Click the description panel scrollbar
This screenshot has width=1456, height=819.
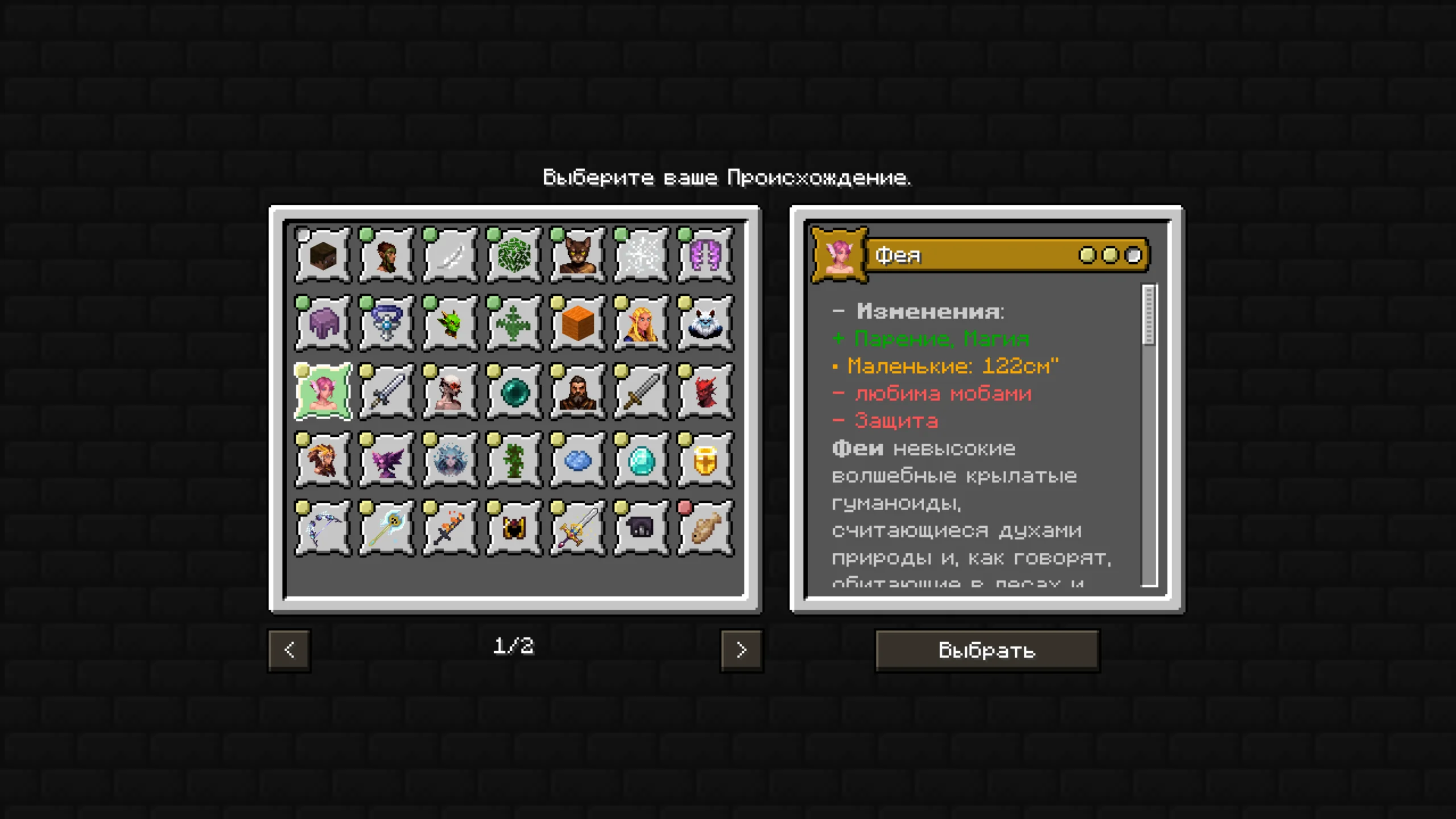[1149, 316]
